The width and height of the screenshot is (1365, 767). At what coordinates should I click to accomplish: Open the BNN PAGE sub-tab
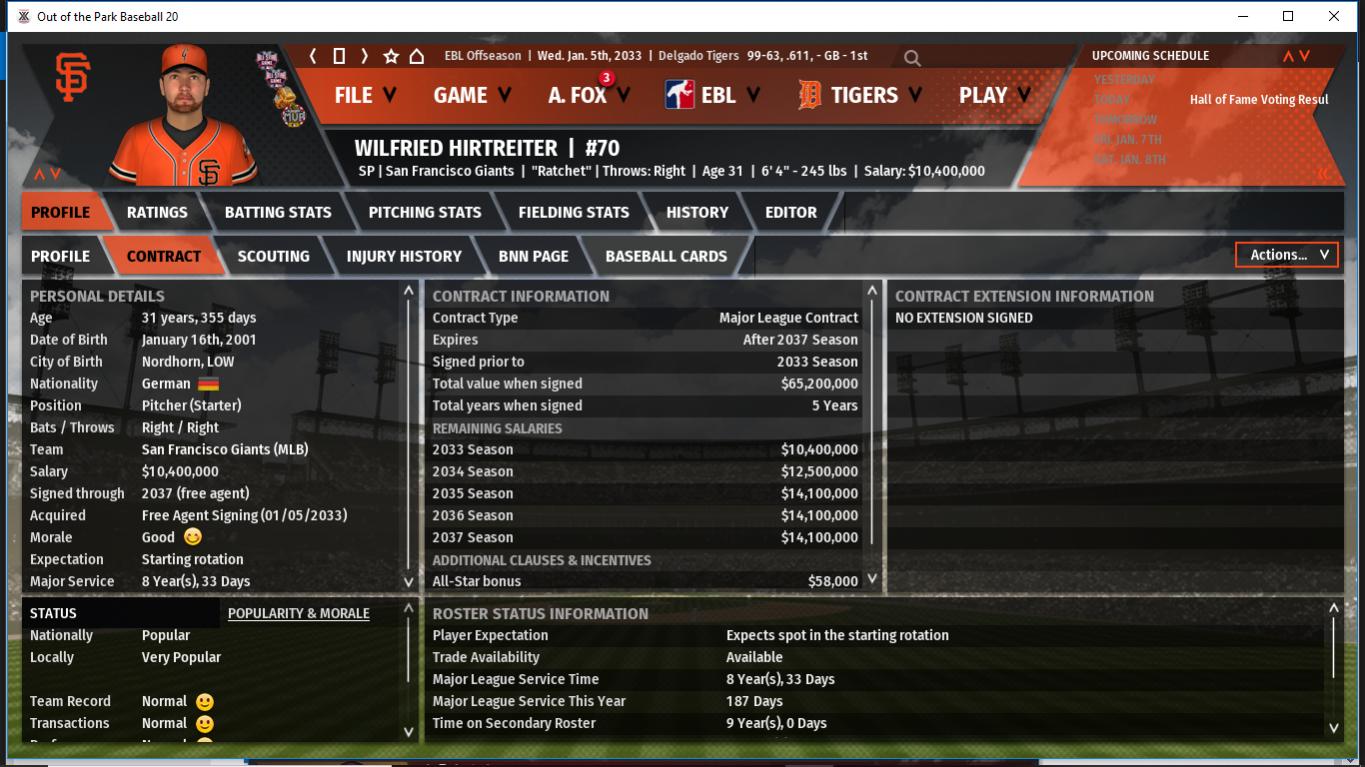pyautogui.click(x=533, y=256)
